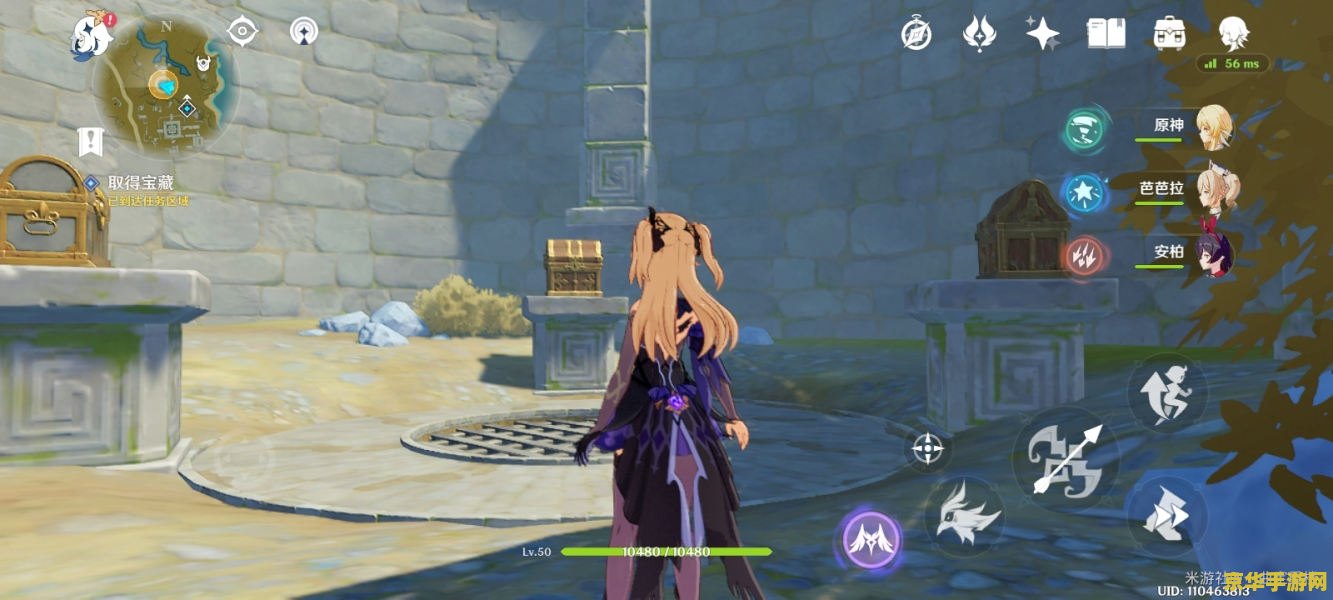This screenshot has width=1333, height=600.
Task: Fire the bow normal attack button
Action: point(1066,459)
